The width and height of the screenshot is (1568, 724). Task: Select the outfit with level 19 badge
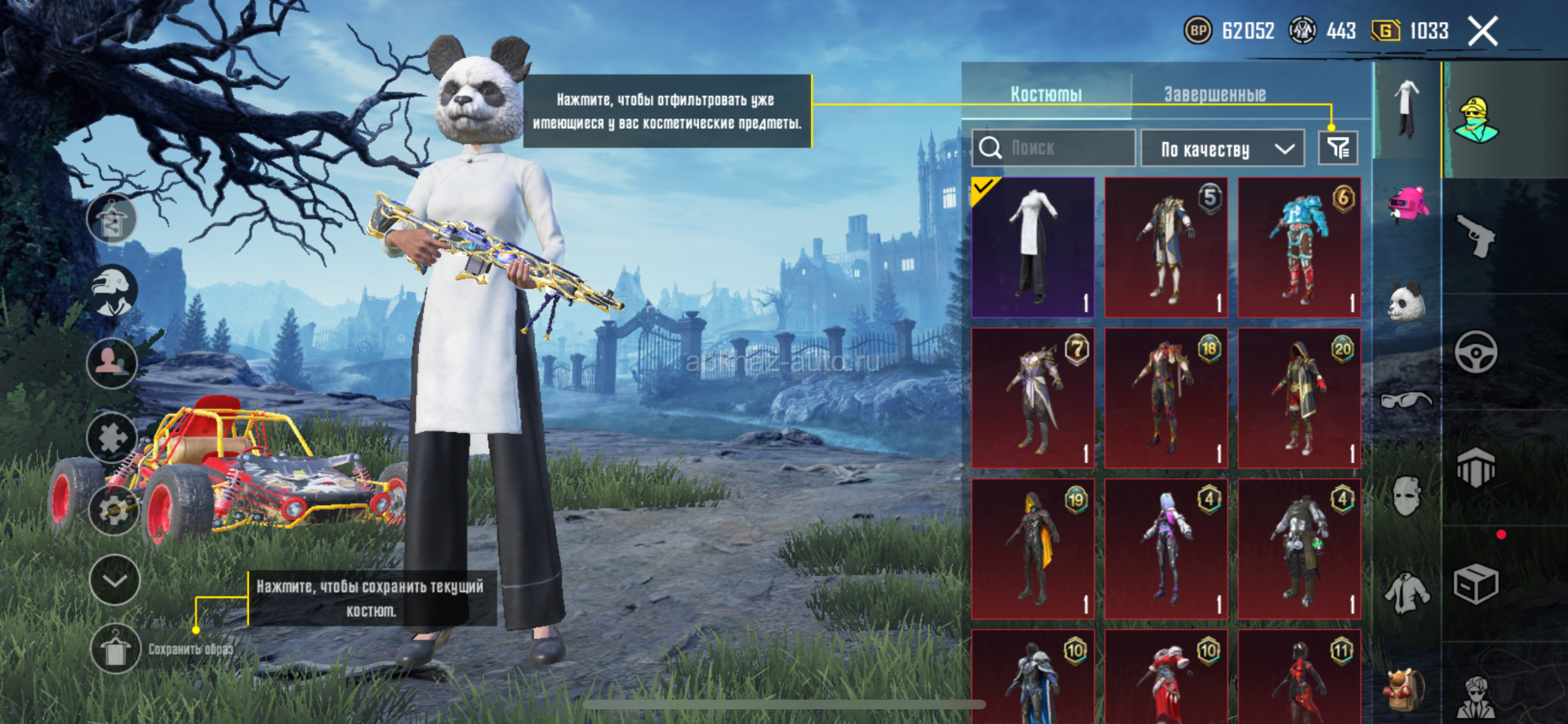click(1033, 548)
